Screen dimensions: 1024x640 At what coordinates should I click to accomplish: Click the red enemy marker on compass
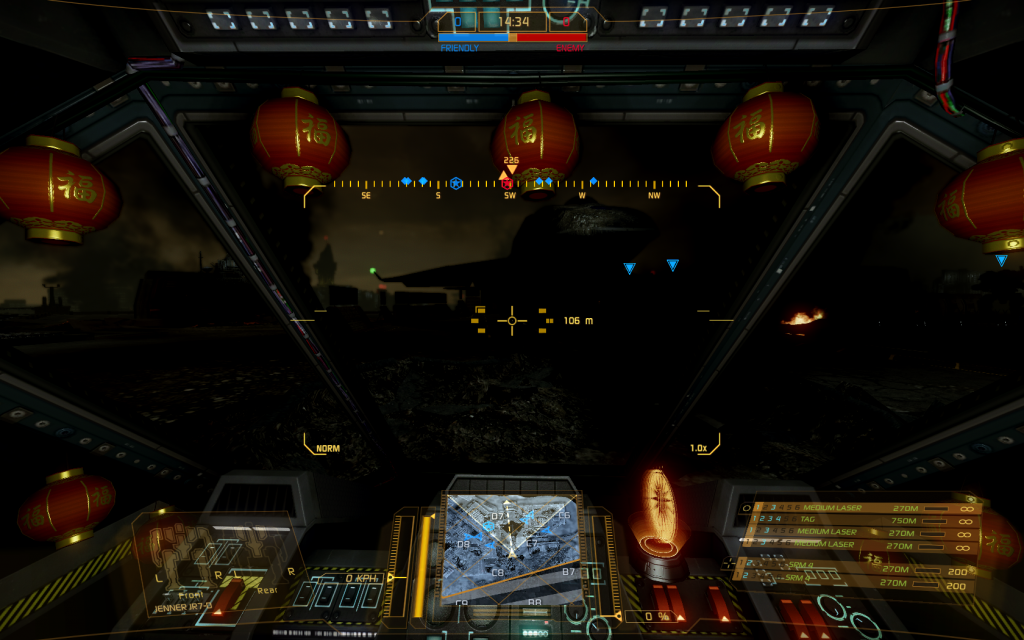coord(507,183)
